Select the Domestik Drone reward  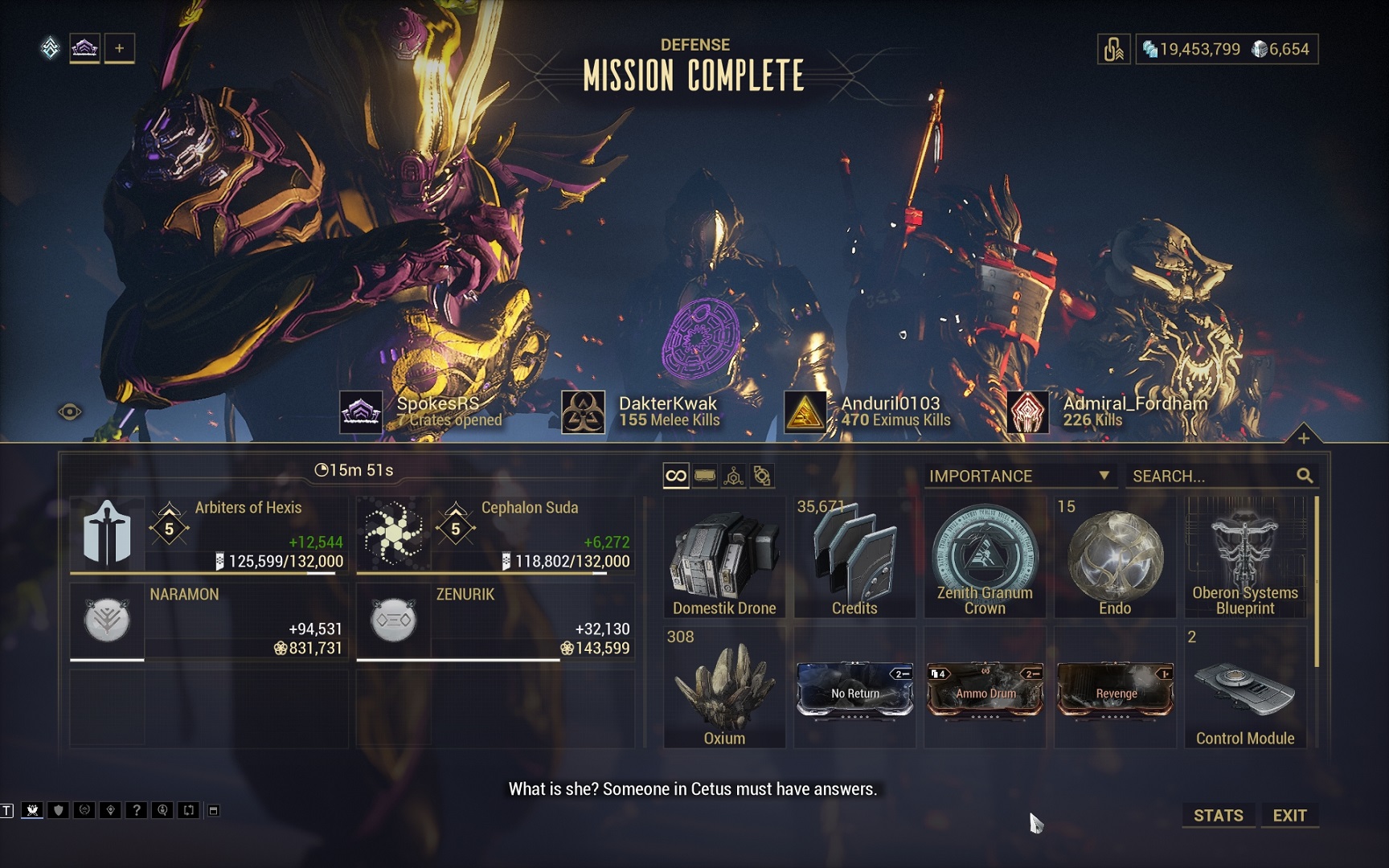pyautogui.click(x=724, y=558)
